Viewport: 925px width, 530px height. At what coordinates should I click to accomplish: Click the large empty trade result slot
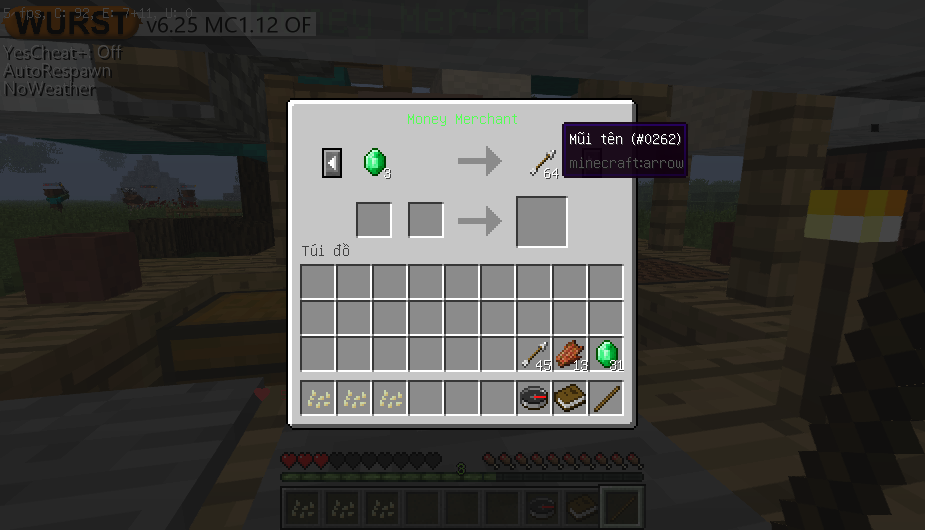tap(542, 221)
